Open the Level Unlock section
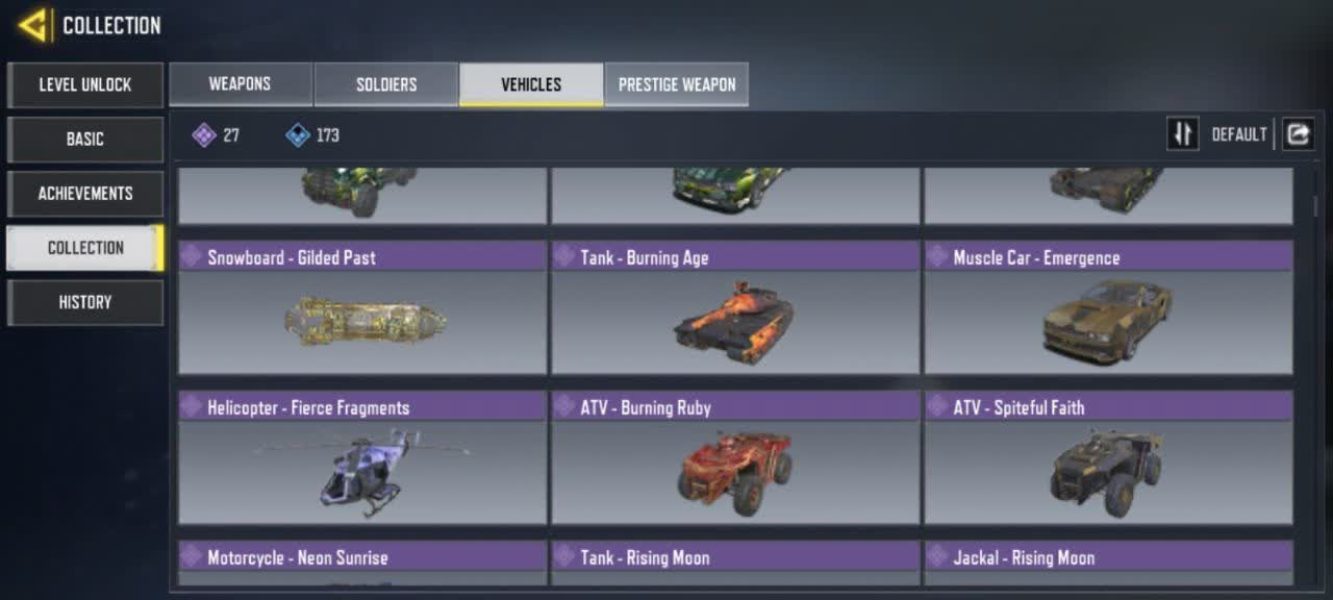 coord(85,85)
